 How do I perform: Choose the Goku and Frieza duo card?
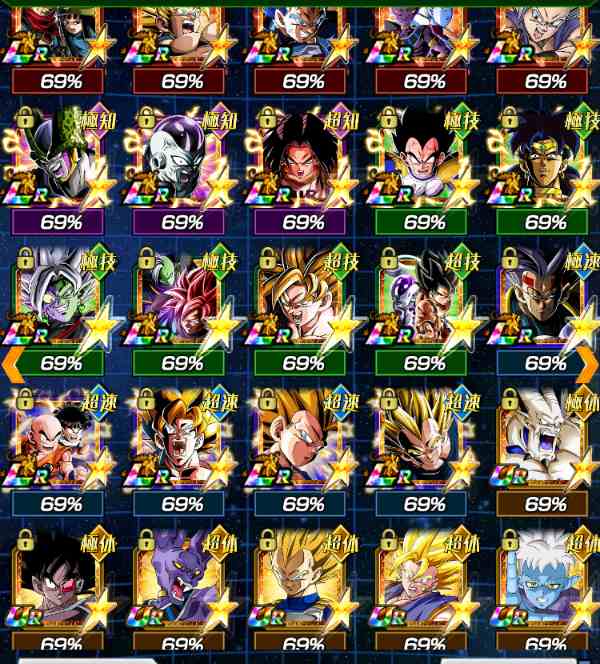[x=424, y=300]
